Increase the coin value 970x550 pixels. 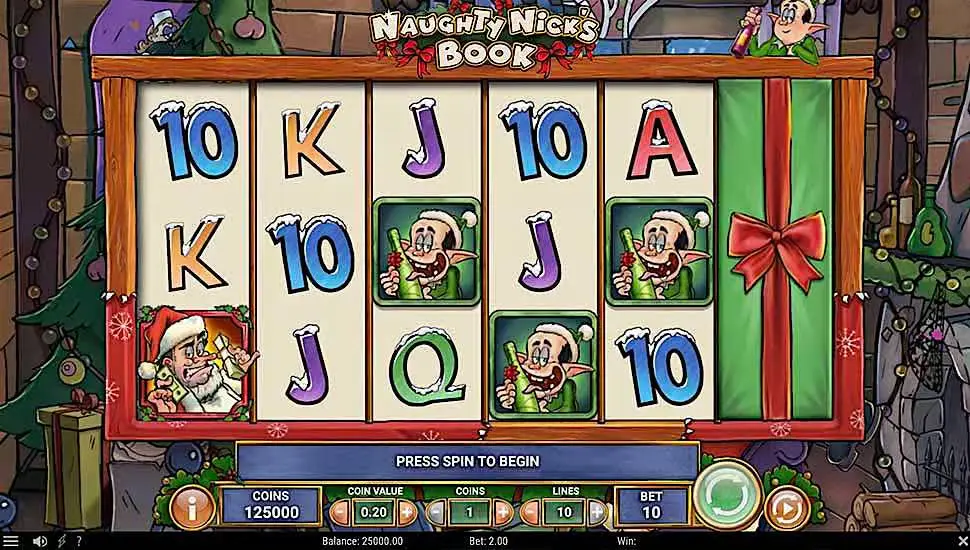coord(407,513)
